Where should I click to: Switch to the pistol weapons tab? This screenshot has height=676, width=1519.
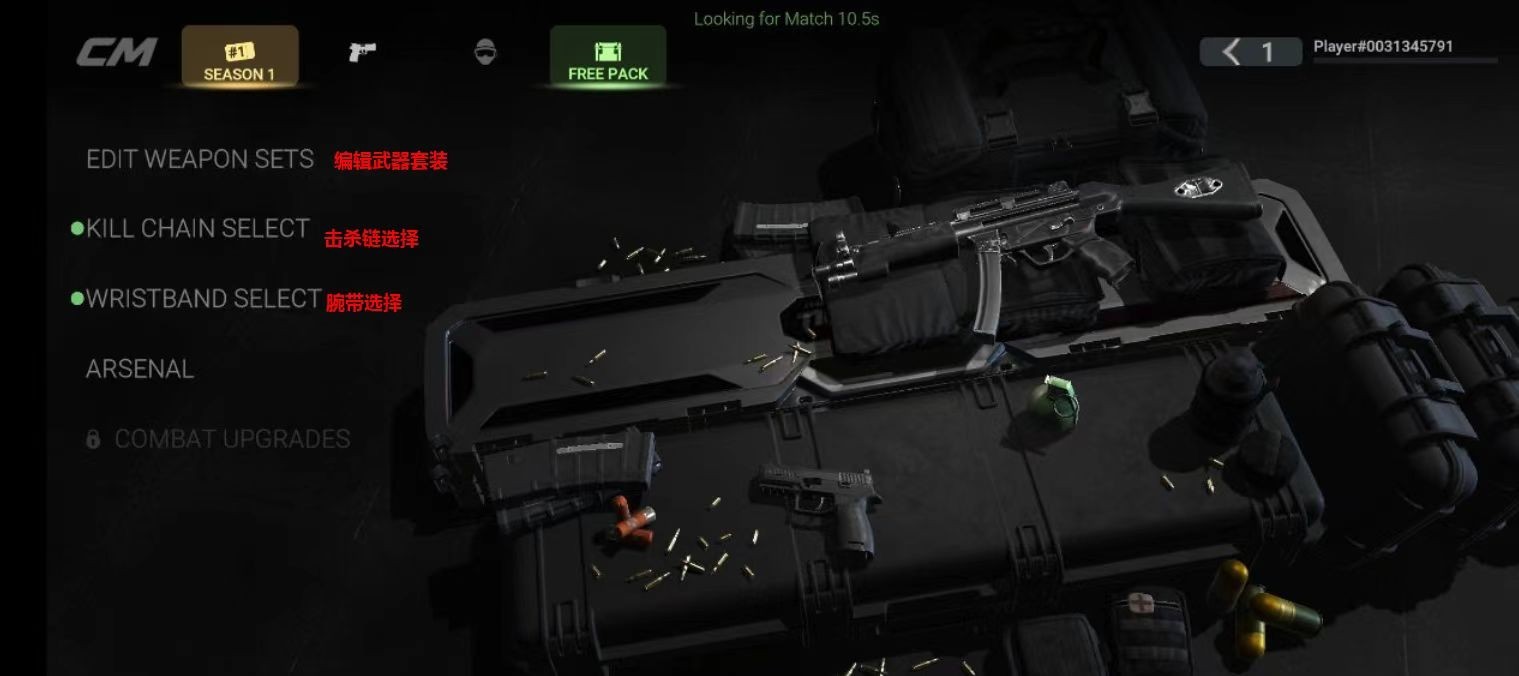[x=362, y=52]
